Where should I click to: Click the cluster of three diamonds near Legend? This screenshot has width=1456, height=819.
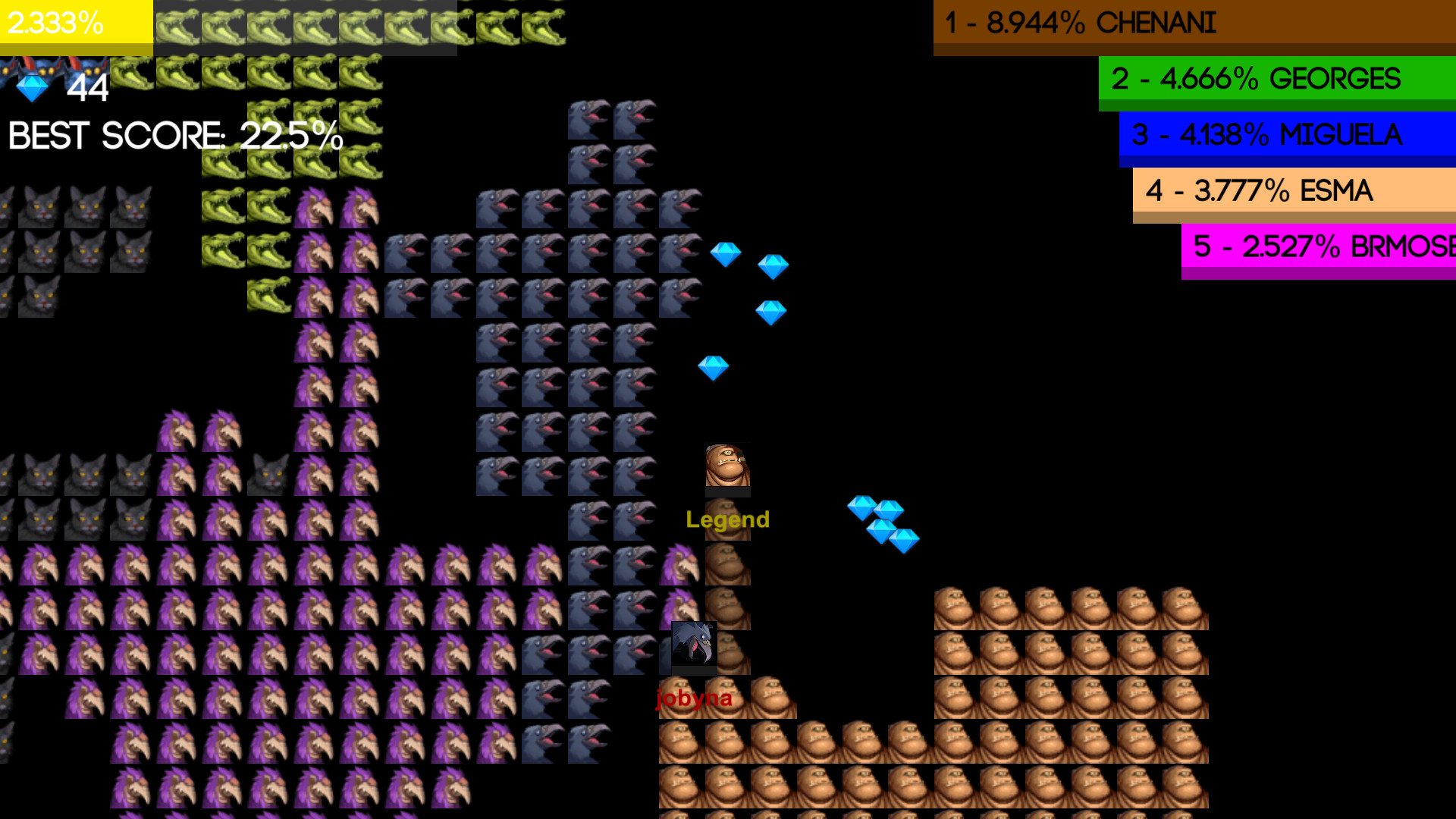coord(883,523)
